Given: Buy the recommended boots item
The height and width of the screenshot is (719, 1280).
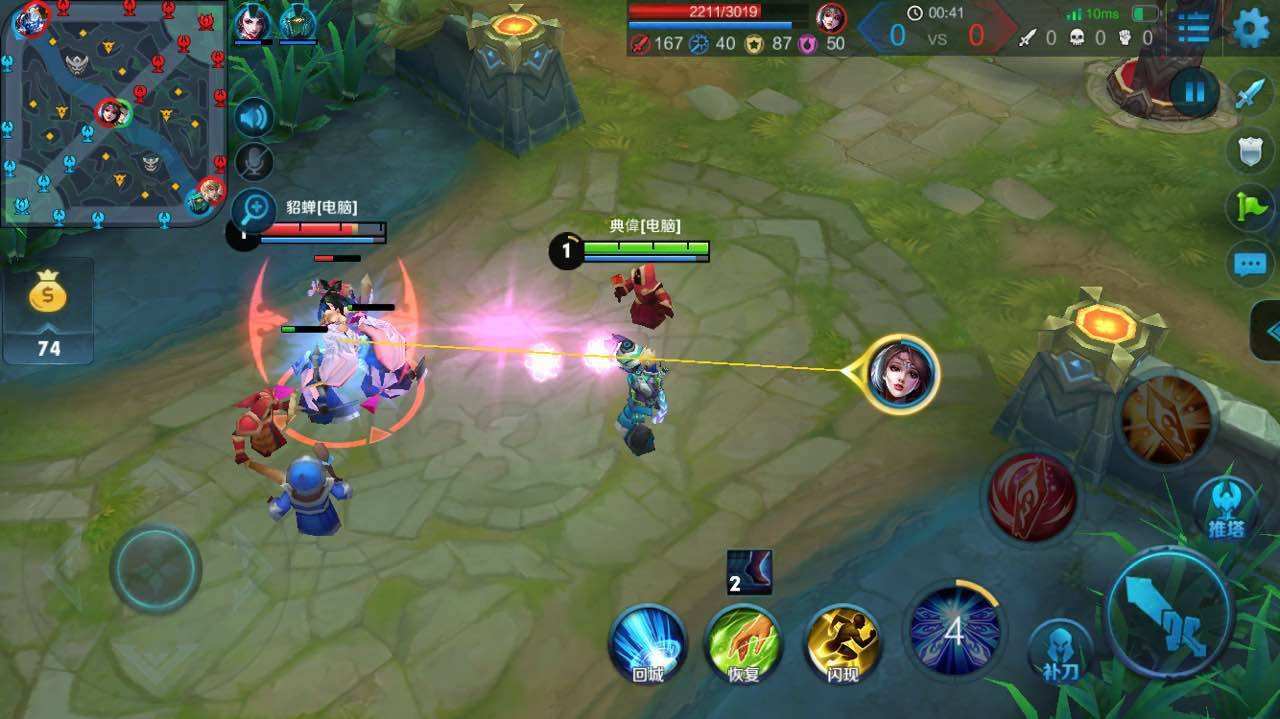Looking at the screenshot, I should click(x=749, y=572).
